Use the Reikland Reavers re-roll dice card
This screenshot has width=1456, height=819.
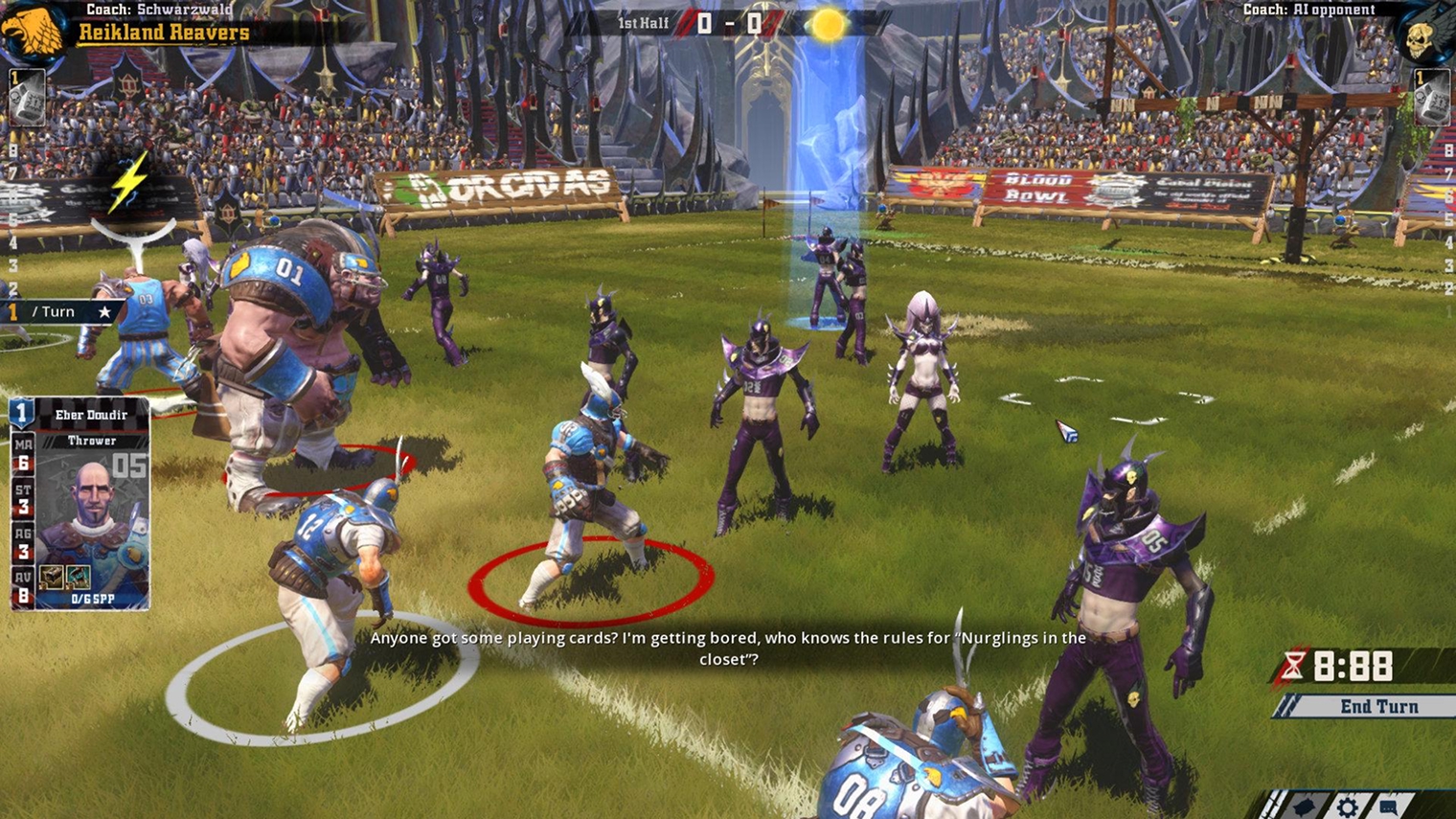click(x=26, y=97)
